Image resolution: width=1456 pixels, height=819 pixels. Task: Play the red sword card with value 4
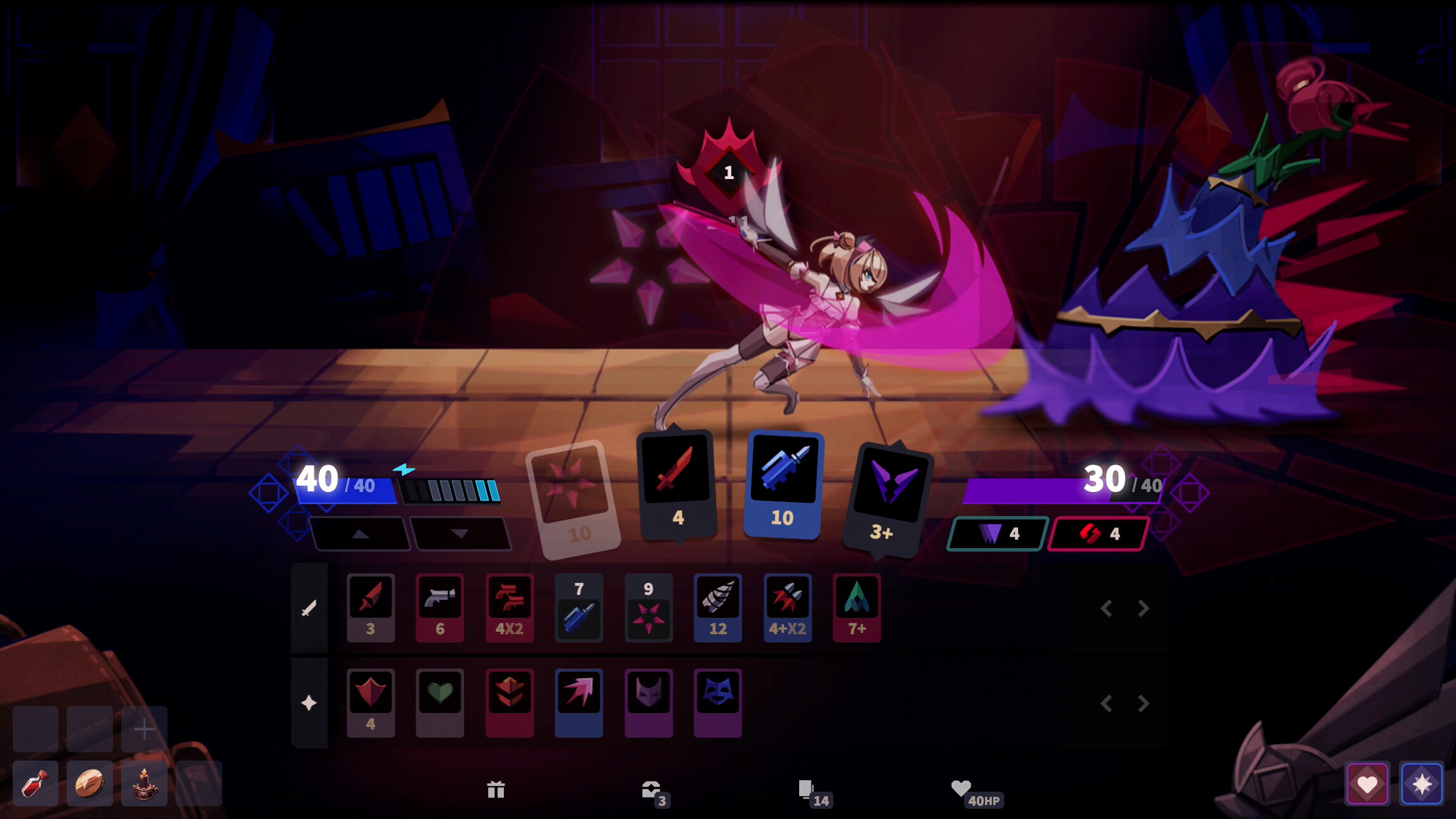point(676,484)
